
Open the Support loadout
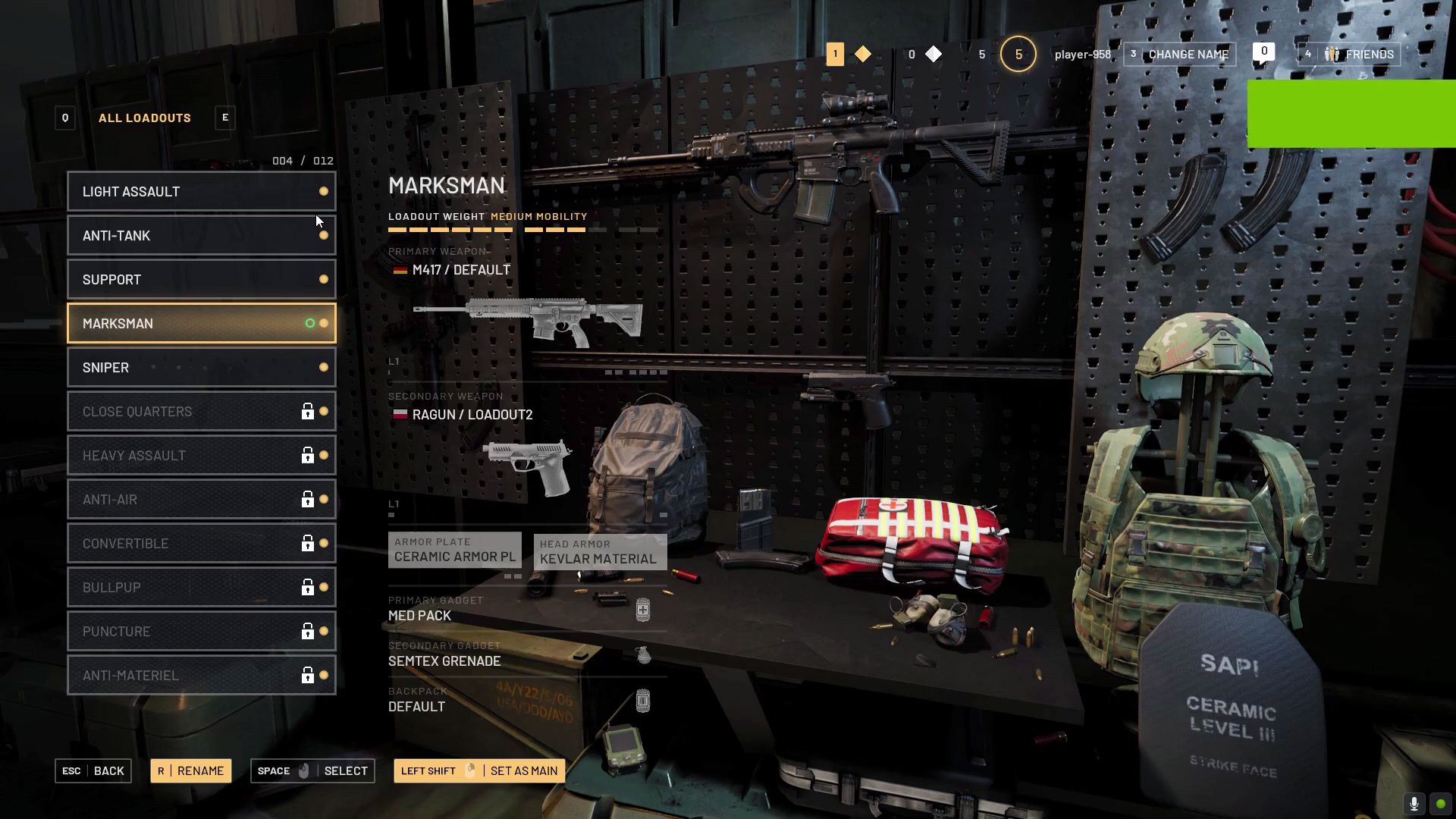click(x=201, y=280)
